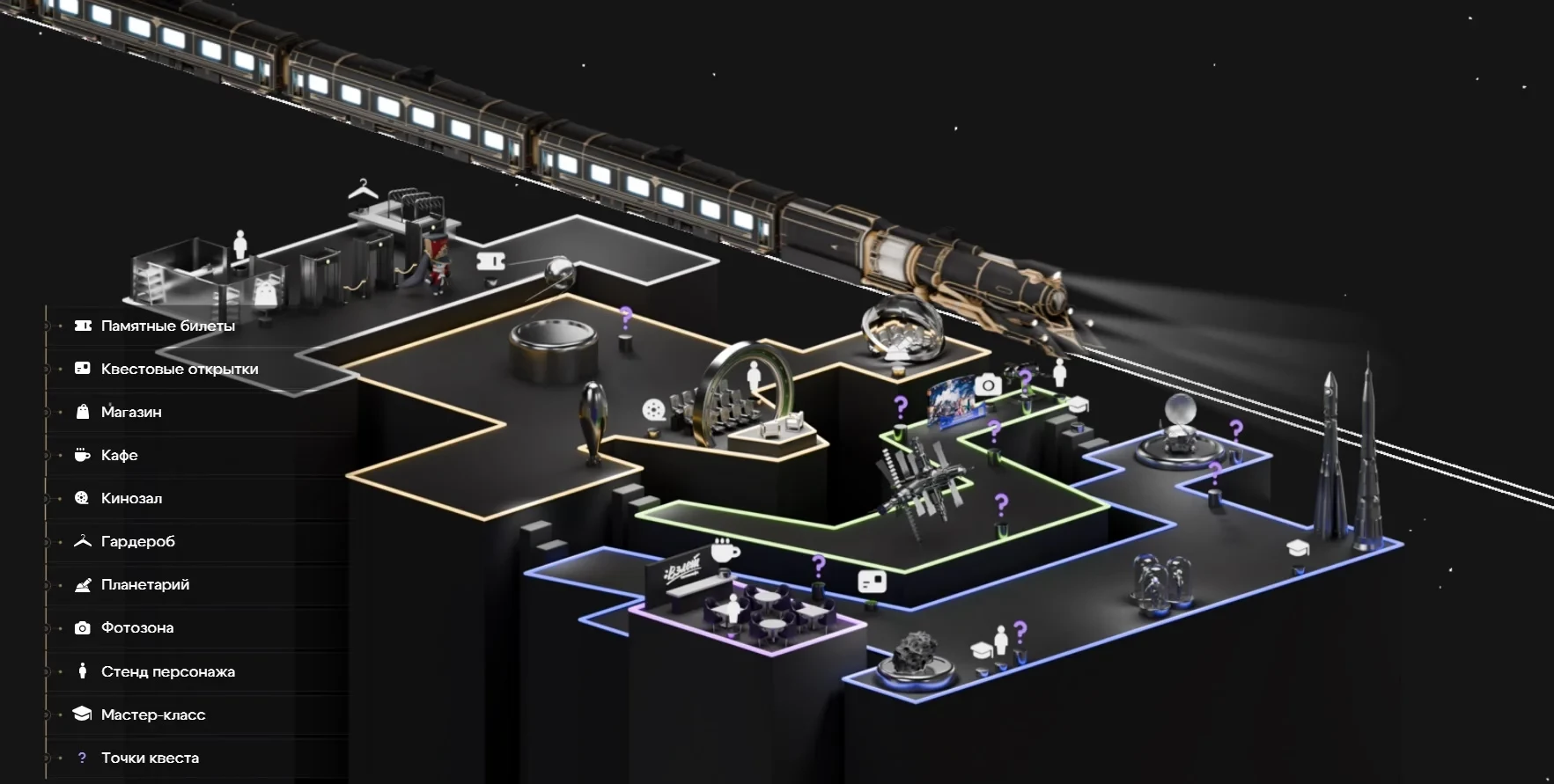Viewport: 1554px width, 784px height.
Task: Open the Кинозал legend entry
Action: [x=131, y=498]
